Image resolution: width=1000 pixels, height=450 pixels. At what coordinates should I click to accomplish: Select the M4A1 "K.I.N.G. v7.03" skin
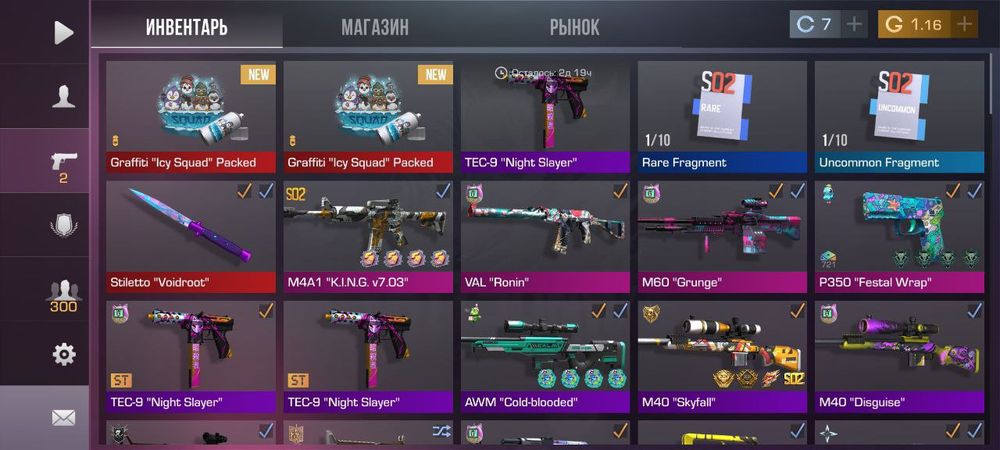click(x=367, y=236)
